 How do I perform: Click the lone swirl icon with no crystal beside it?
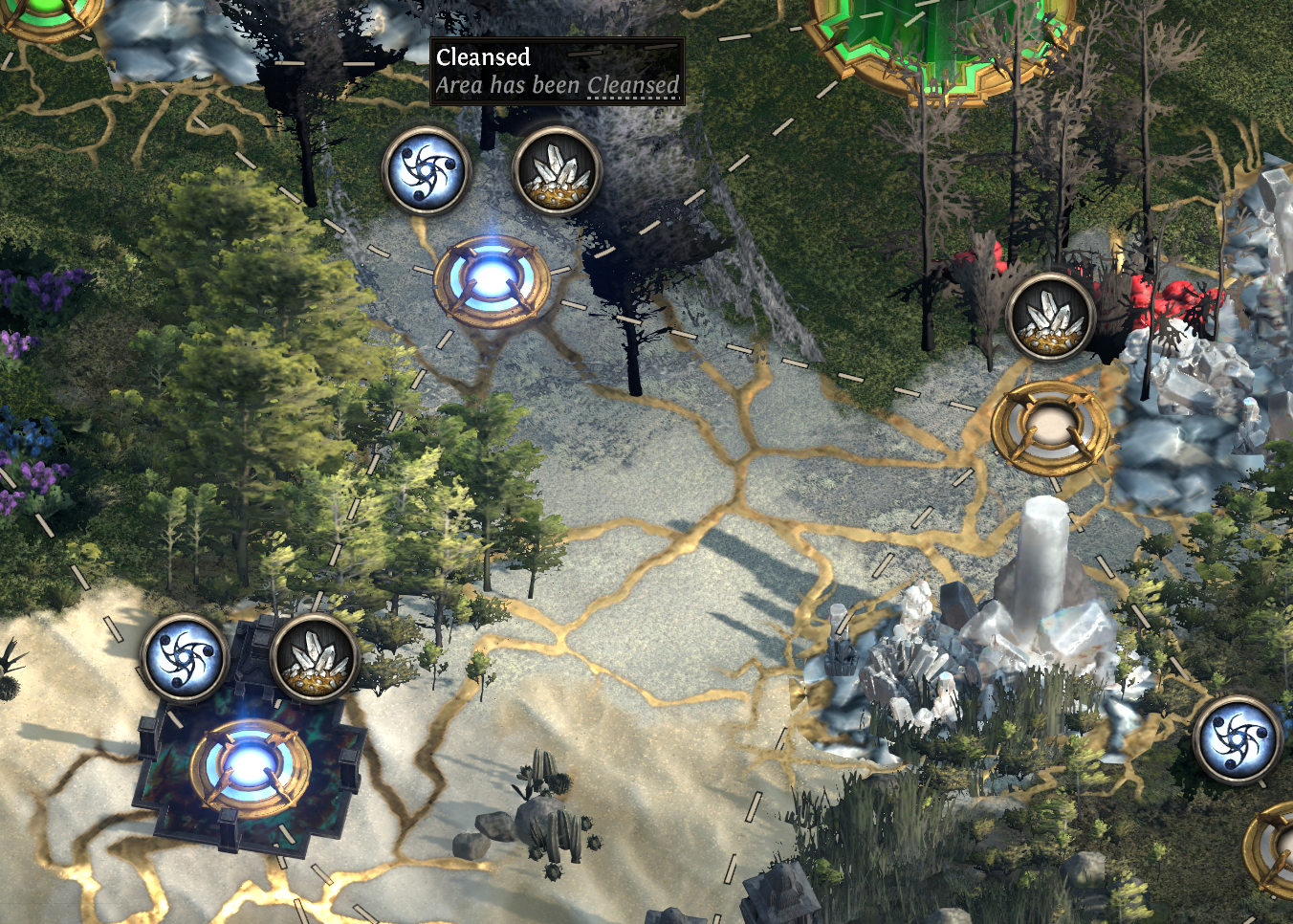click(x=1237, y=739)
